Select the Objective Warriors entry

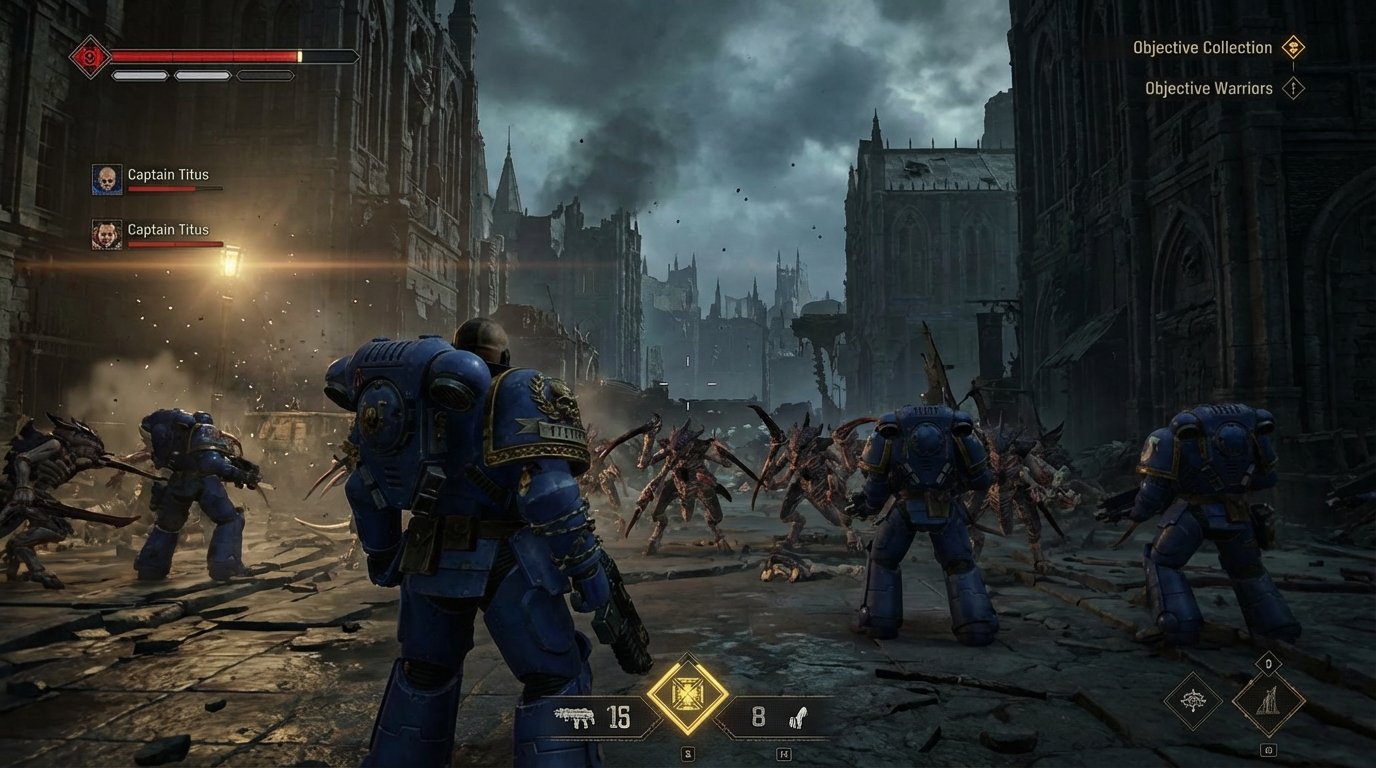tap(1211, 88)
